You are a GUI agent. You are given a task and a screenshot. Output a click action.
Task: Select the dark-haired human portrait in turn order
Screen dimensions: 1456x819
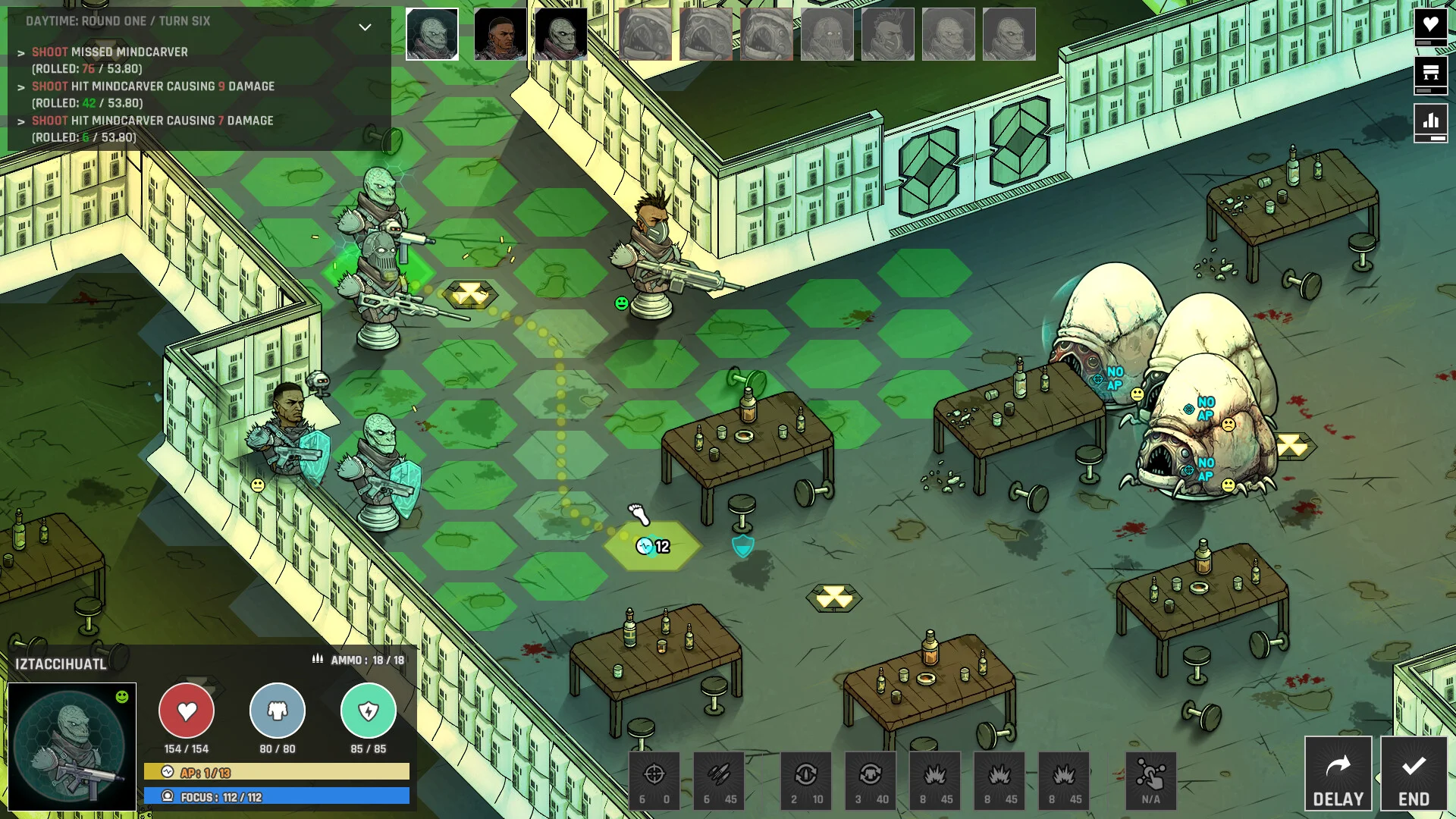click(500, 34)
